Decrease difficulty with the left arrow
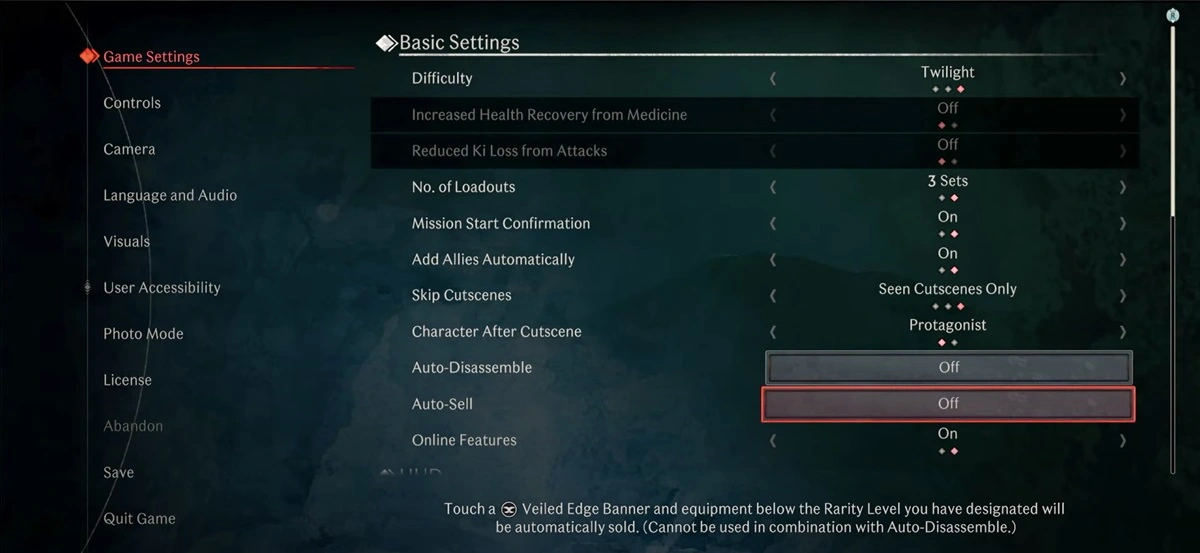Image resolution: width=1200 pixels, height=553 pixels. pyautogui.click(x=773, y=78)
